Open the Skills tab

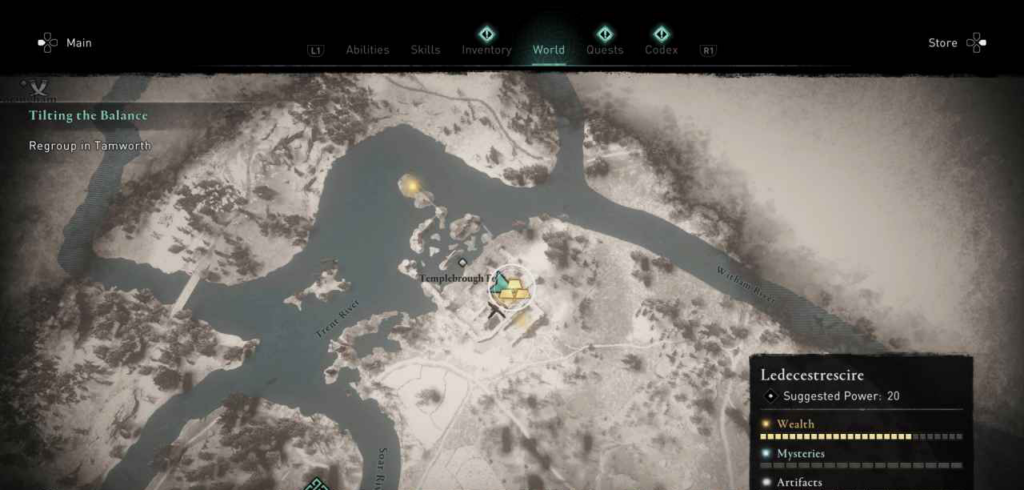pyautogui.click(x=425, y=50)
